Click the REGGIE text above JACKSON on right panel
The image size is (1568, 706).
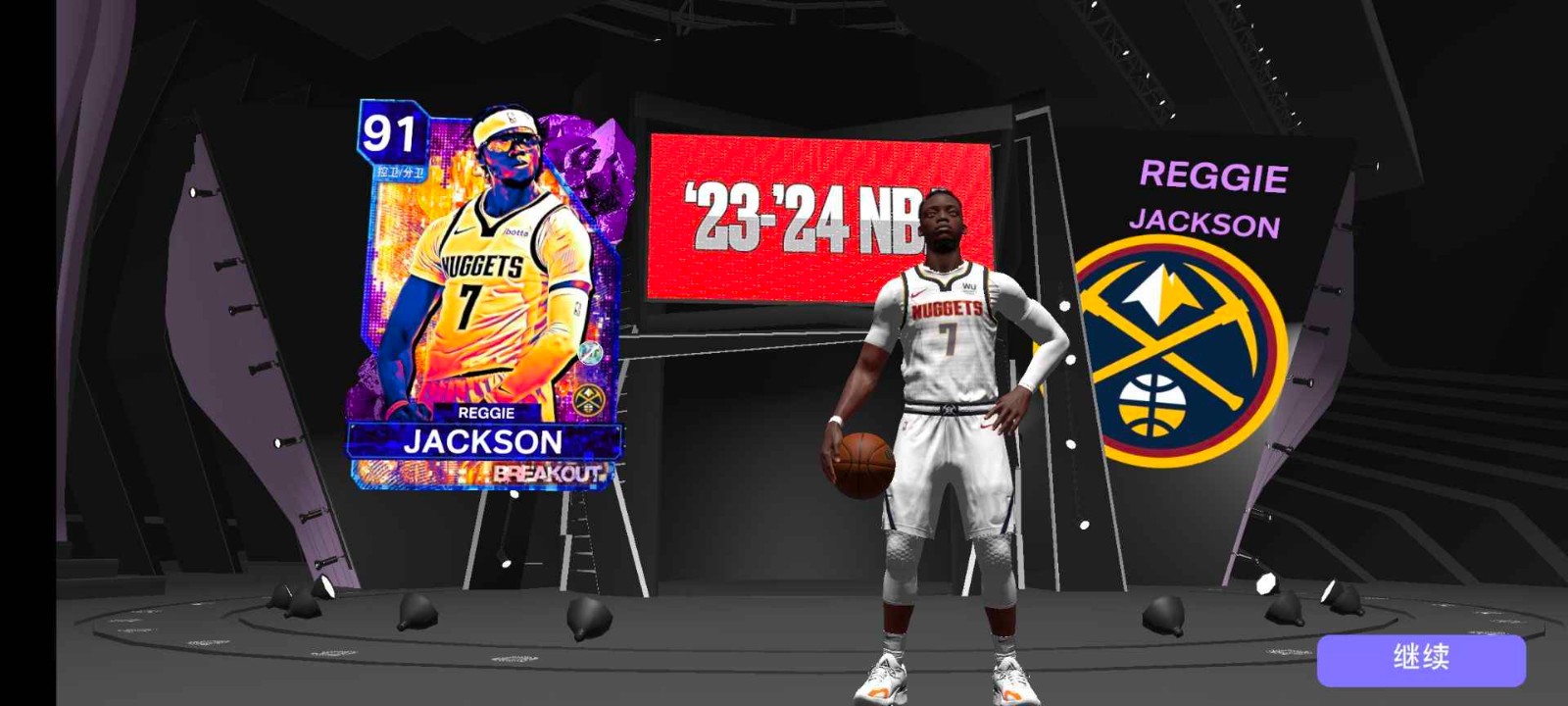[x=1215, y=176]
